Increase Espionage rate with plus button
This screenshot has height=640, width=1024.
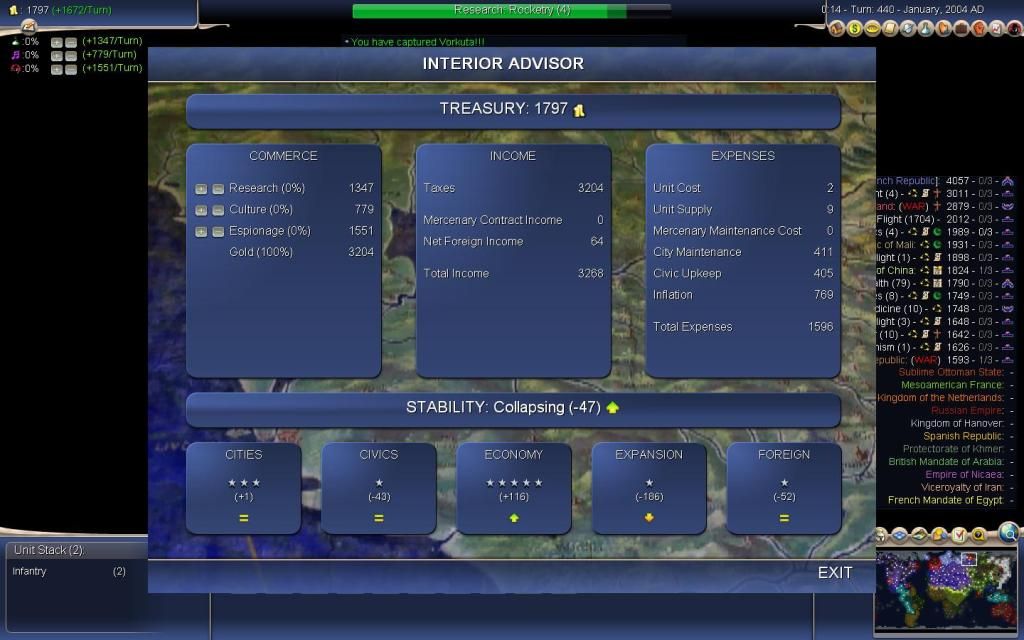point(201,232)
